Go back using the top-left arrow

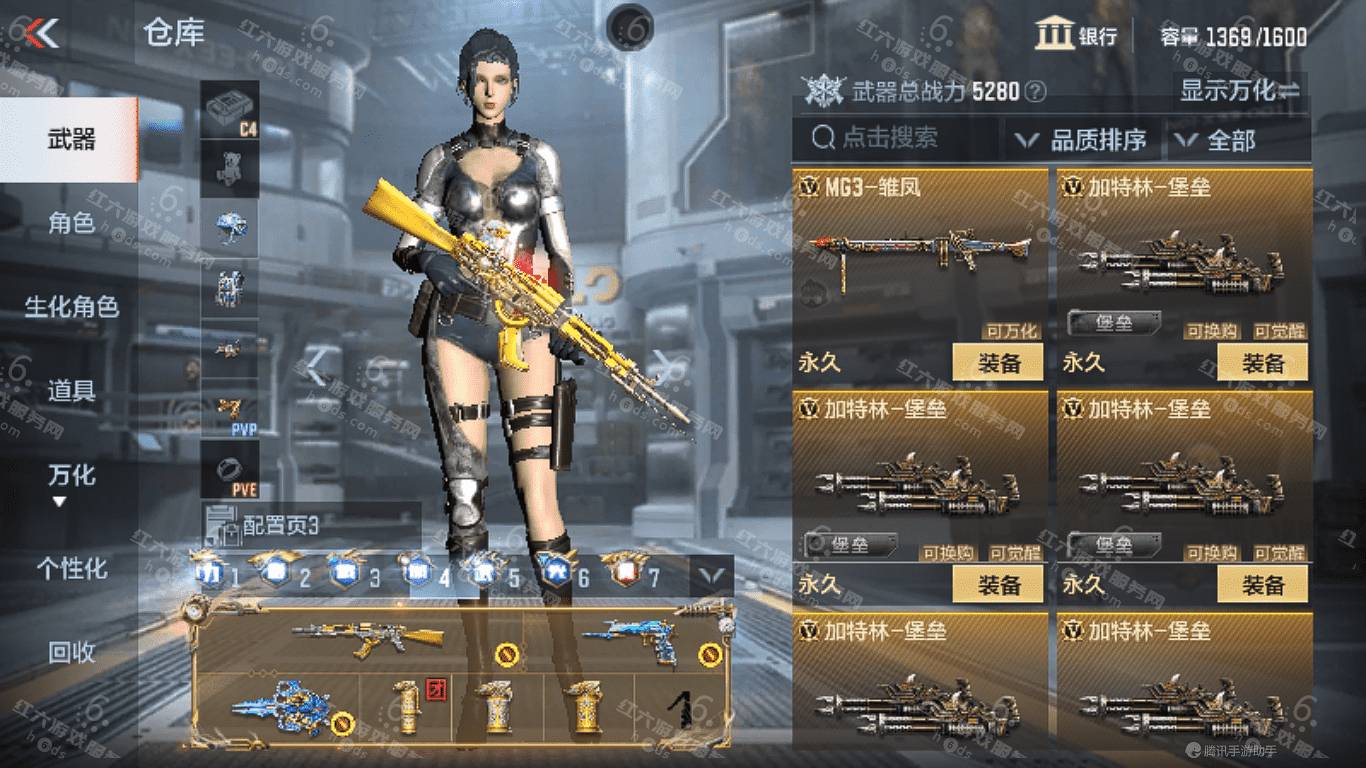tap(43, 34)
